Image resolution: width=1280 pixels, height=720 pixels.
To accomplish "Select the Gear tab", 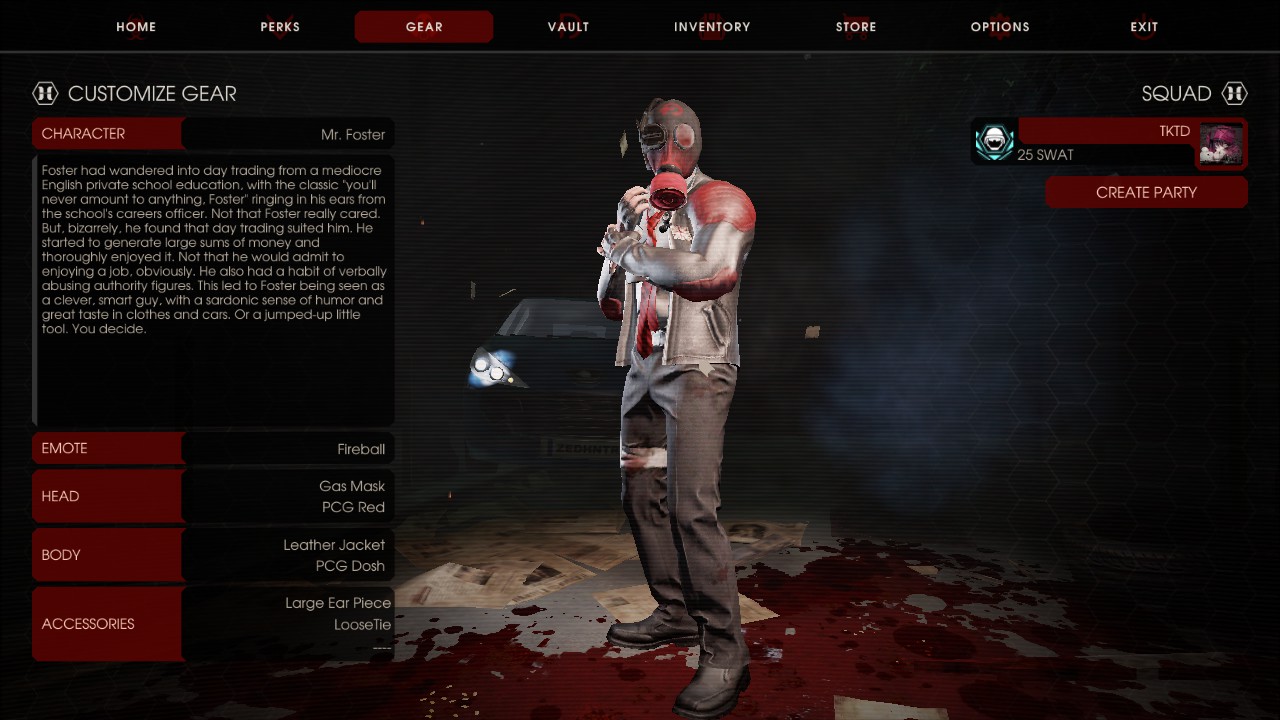I will pyautogui.click(x=424, y=27).
